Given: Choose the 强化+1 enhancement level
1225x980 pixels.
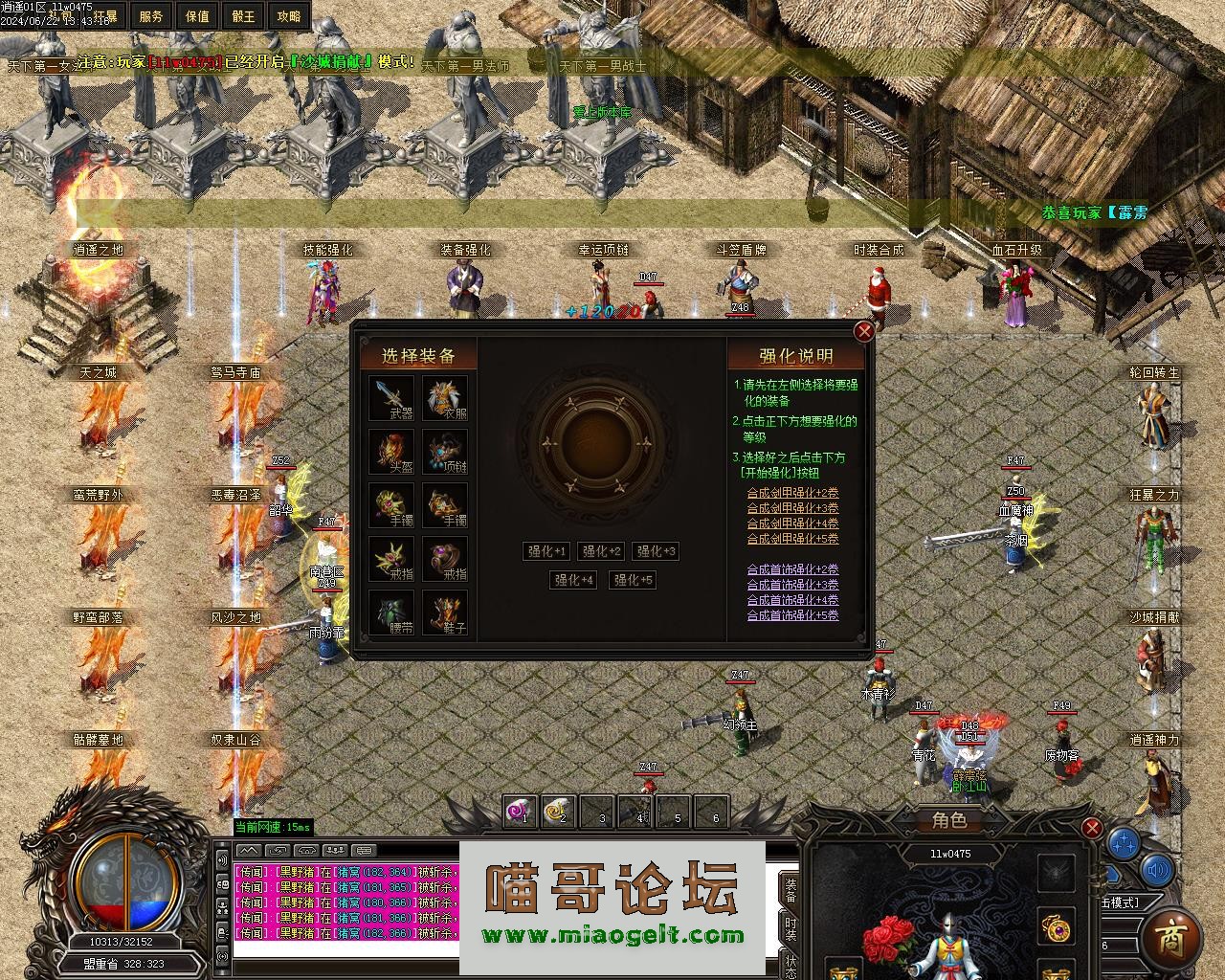Looking at the screenshot, I should pos(547,551).
